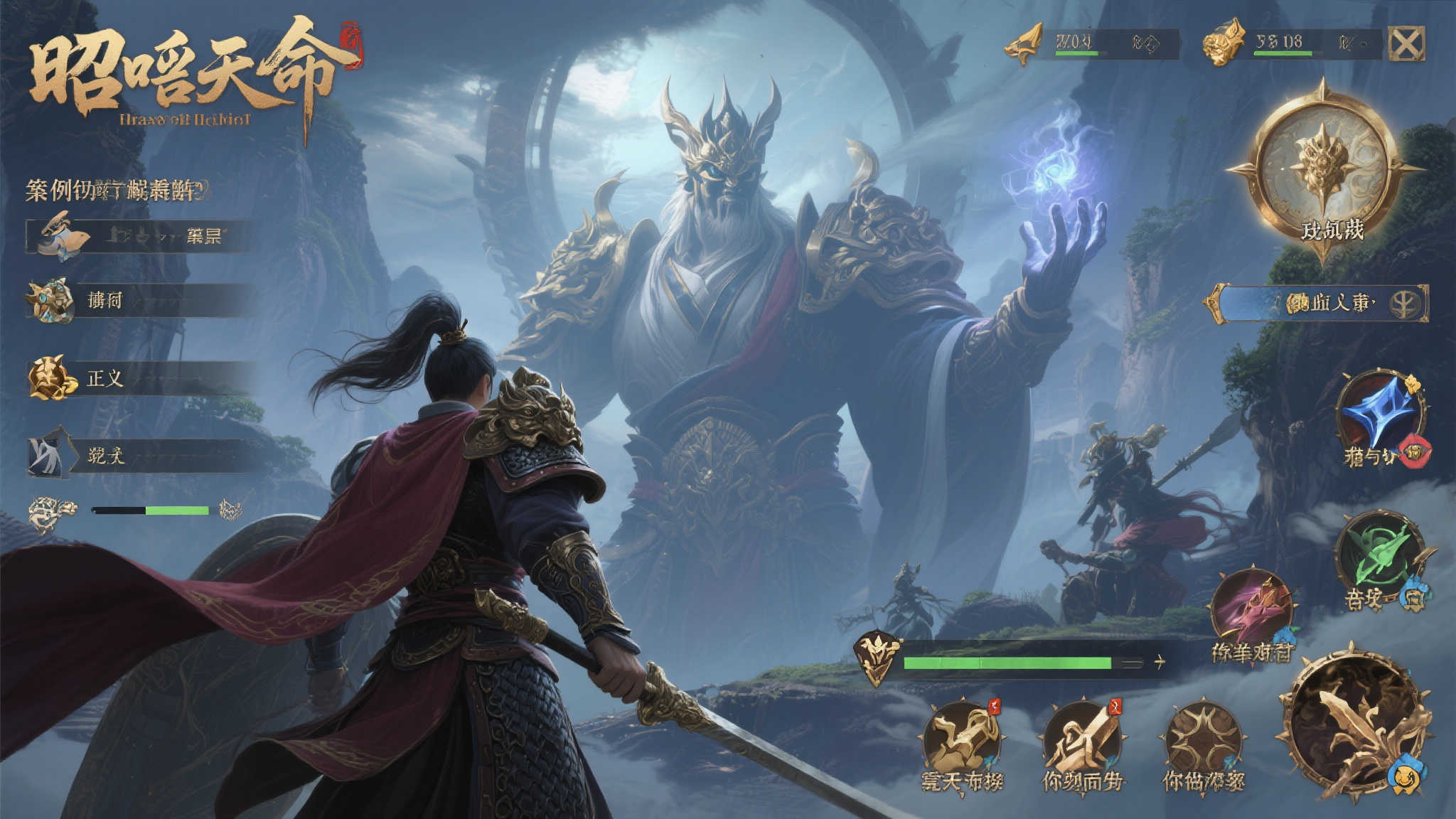Close the screen with the X button
The height and width of the screenshot is (819, 1456).
pos(1406,44)
